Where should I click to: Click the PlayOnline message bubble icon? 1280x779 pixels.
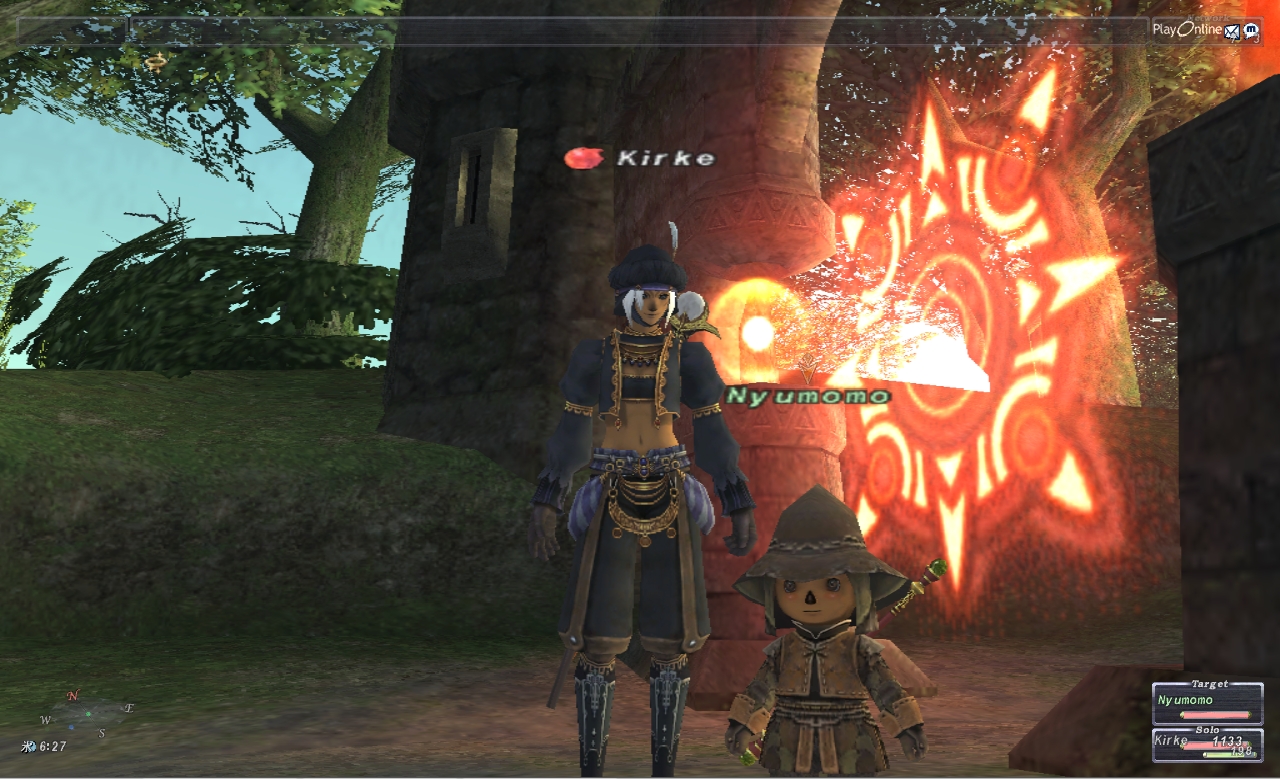click(x=1250, y=30)
